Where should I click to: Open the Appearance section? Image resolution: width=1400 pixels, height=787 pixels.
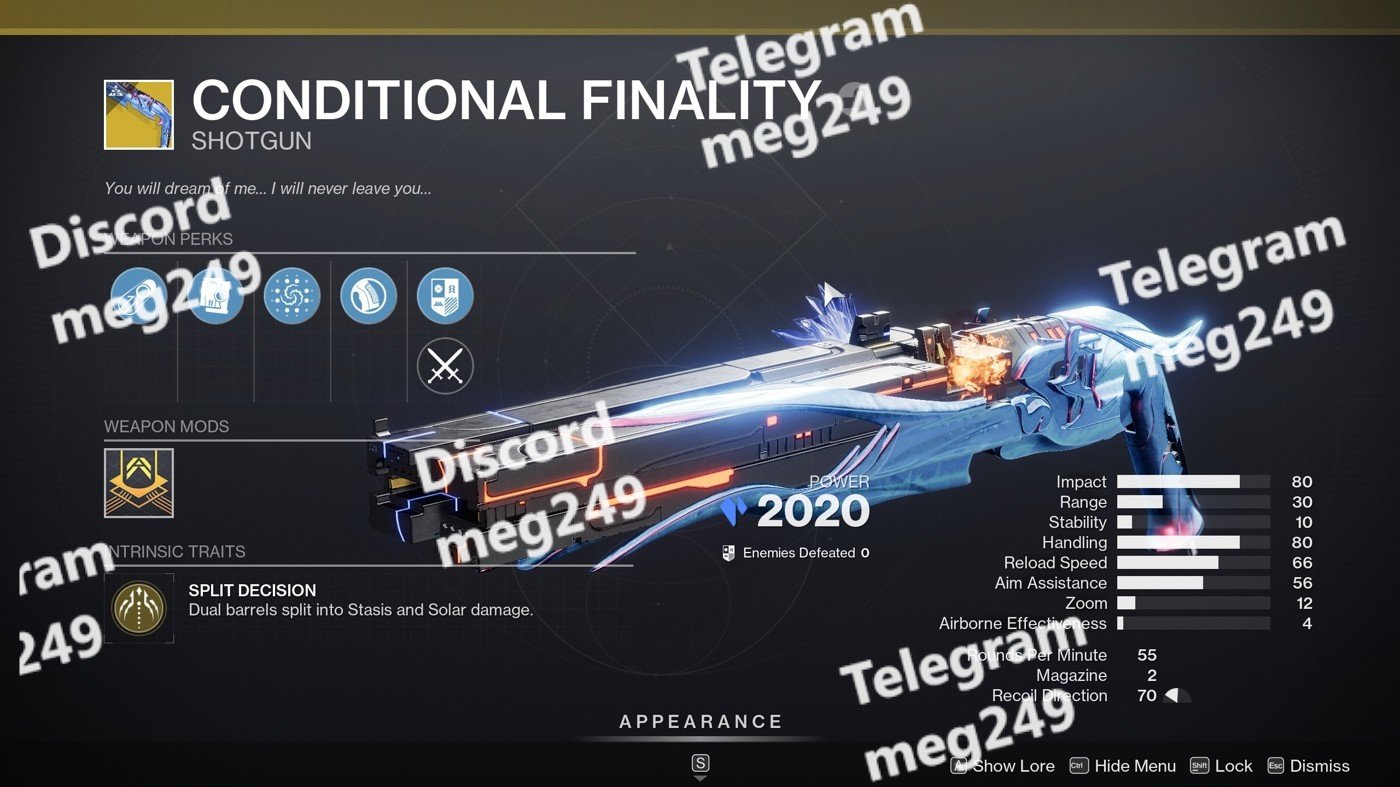click(x=700, y=723)
